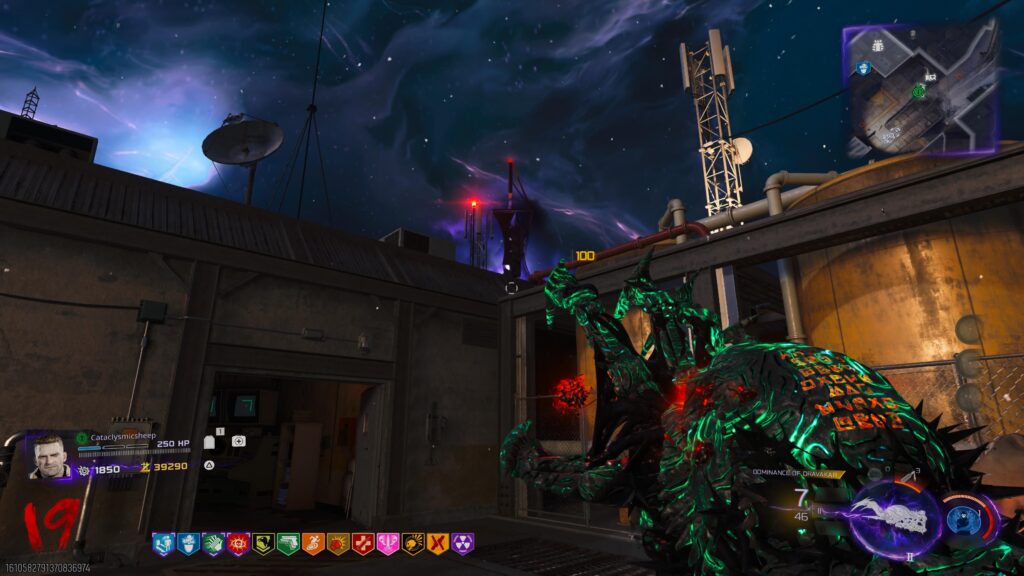This screenshot has height=576, width=1024.
Task: Click the pink Elemental Pop perk icon
Action: pos(388,544)
